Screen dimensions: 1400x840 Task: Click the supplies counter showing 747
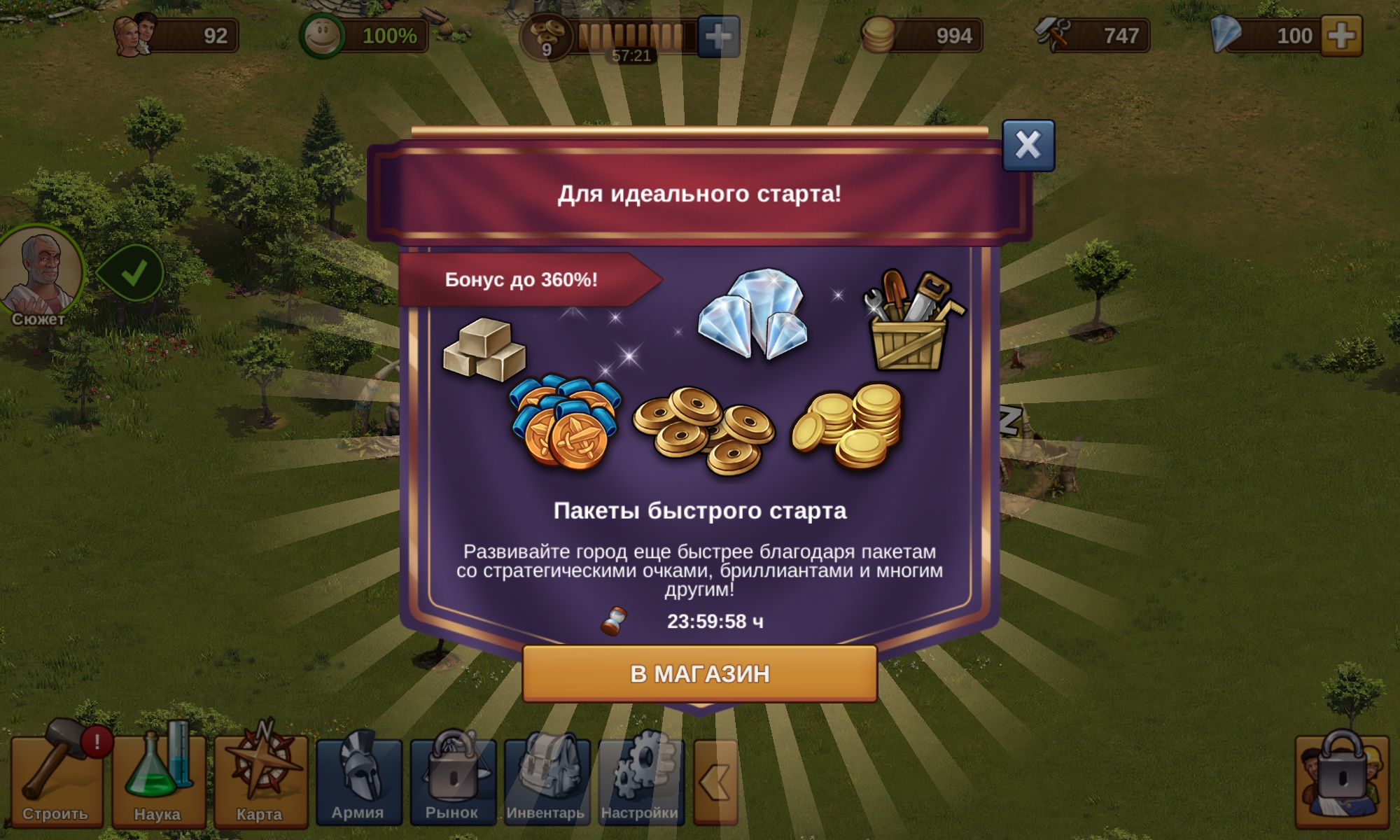point(1106,33)
